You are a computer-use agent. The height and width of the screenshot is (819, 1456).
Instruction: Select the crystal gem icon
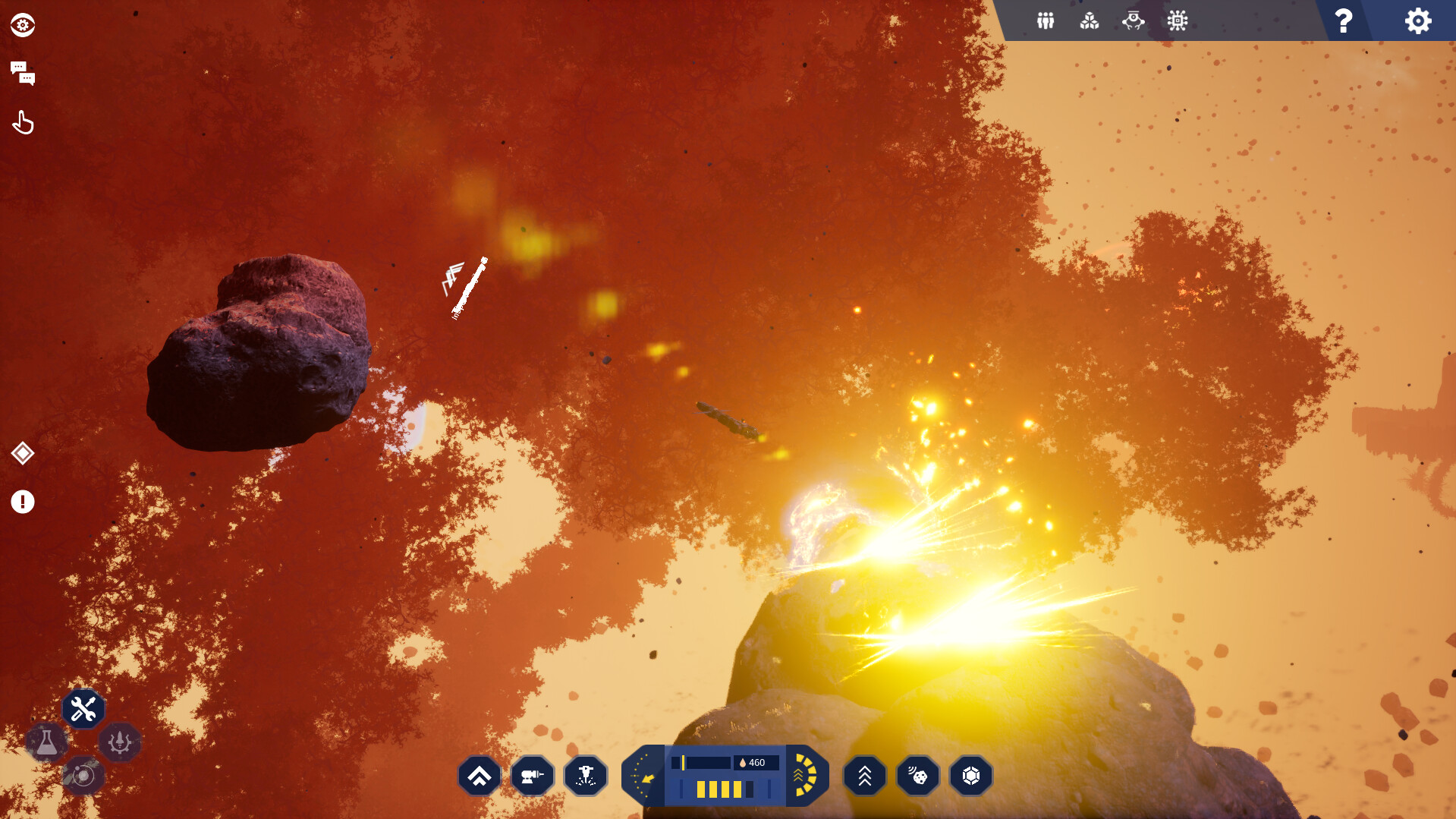(x=971, y=775)
